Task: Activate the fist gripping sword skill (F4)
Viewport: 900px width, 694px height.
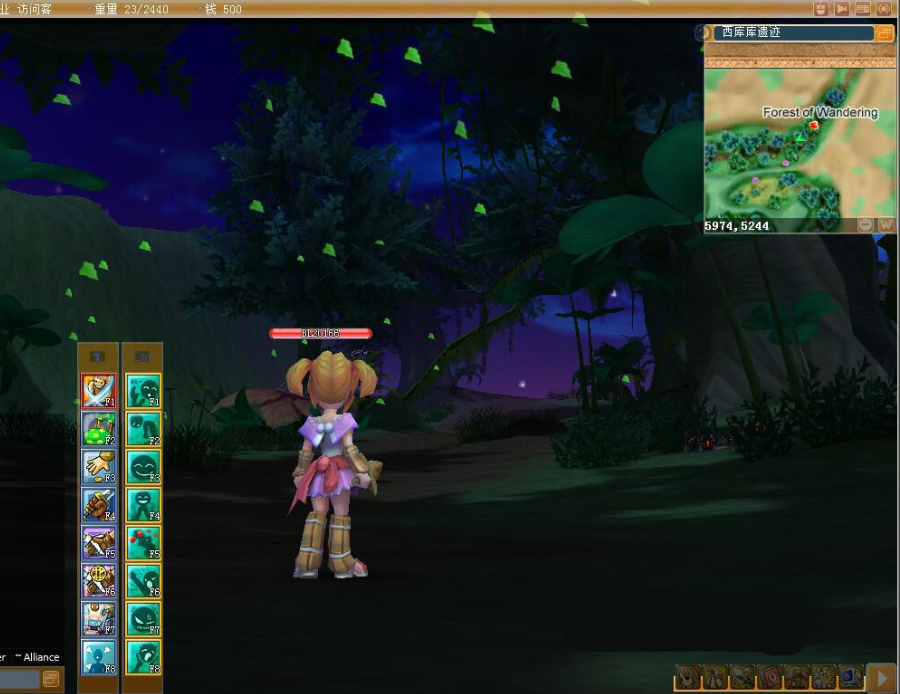Action: pos(98,505)
